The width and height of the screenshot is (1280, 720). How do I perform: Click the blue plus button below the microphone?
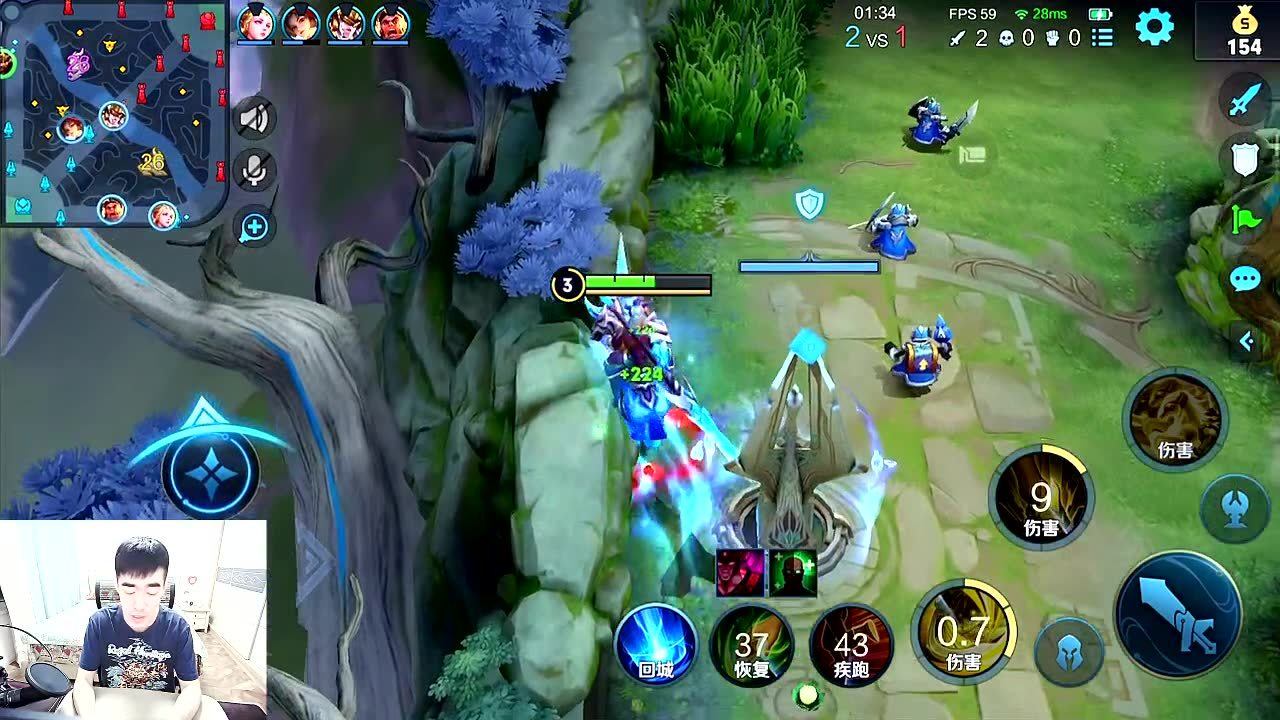click(x=254, y=228)
